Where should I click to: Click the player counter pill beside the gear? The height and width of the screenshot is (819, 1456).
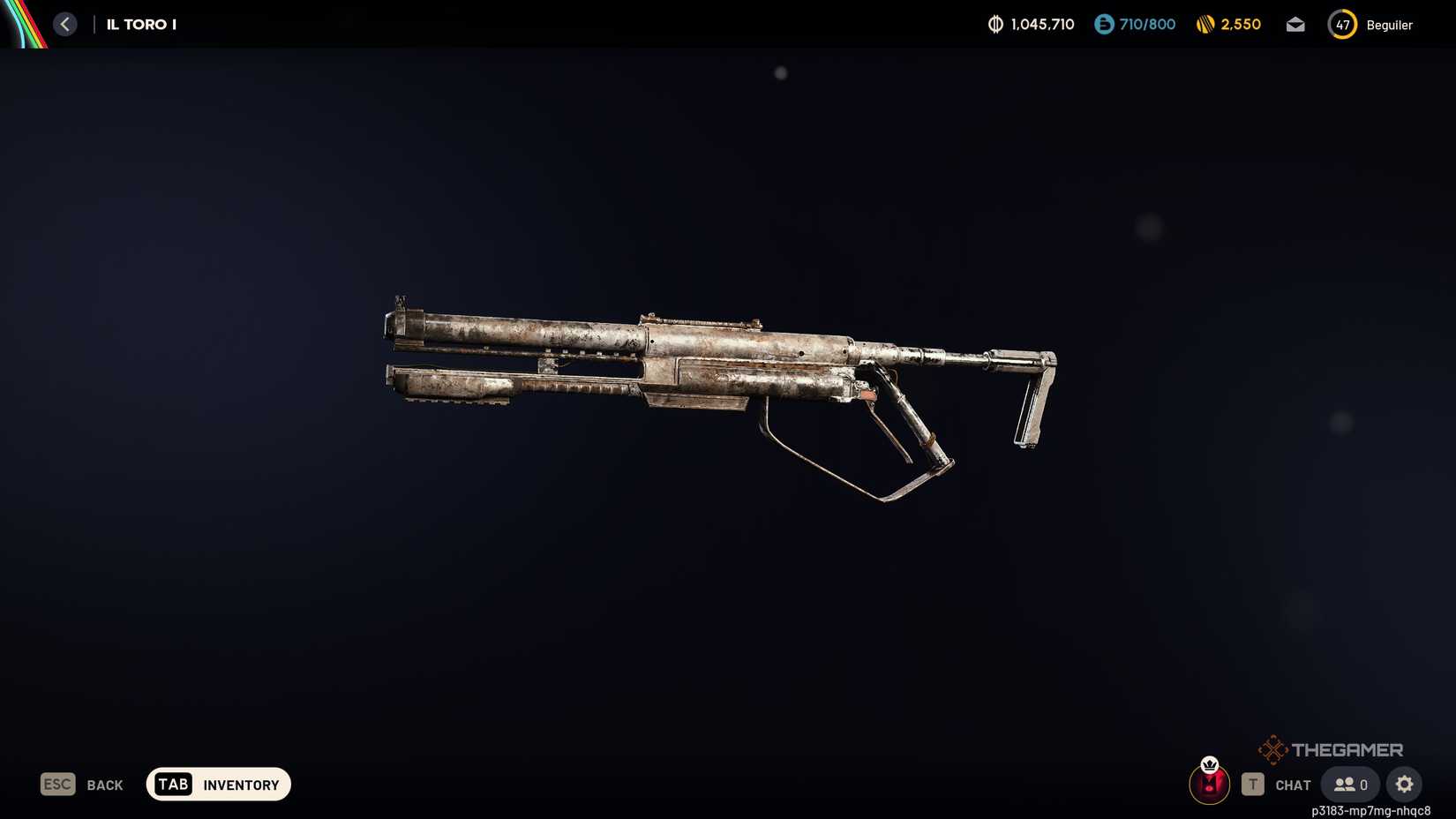(1349, 784)
